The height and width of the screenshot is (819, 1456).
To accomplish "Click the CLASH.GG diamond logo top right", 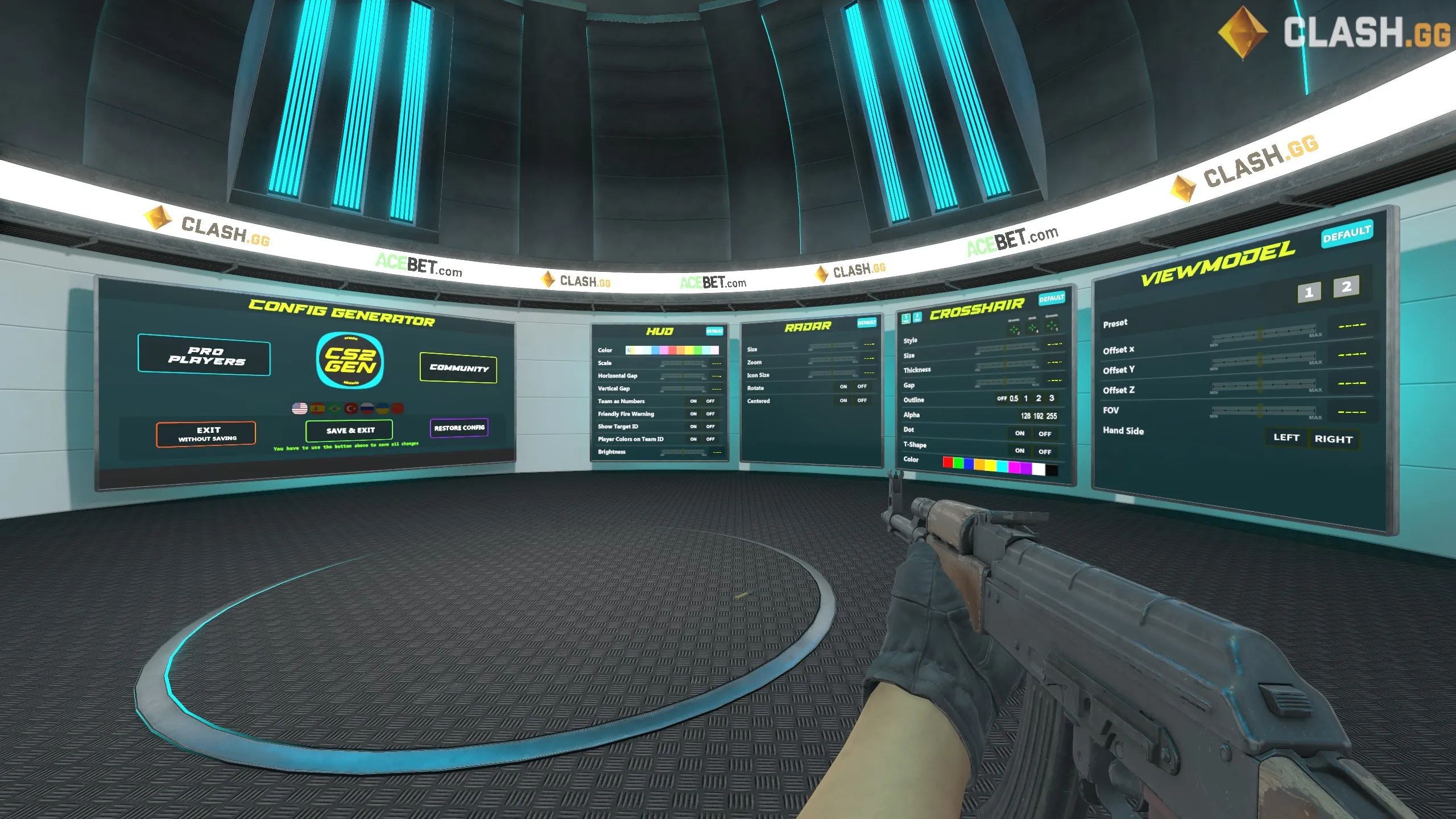I will pos(1243,31).
